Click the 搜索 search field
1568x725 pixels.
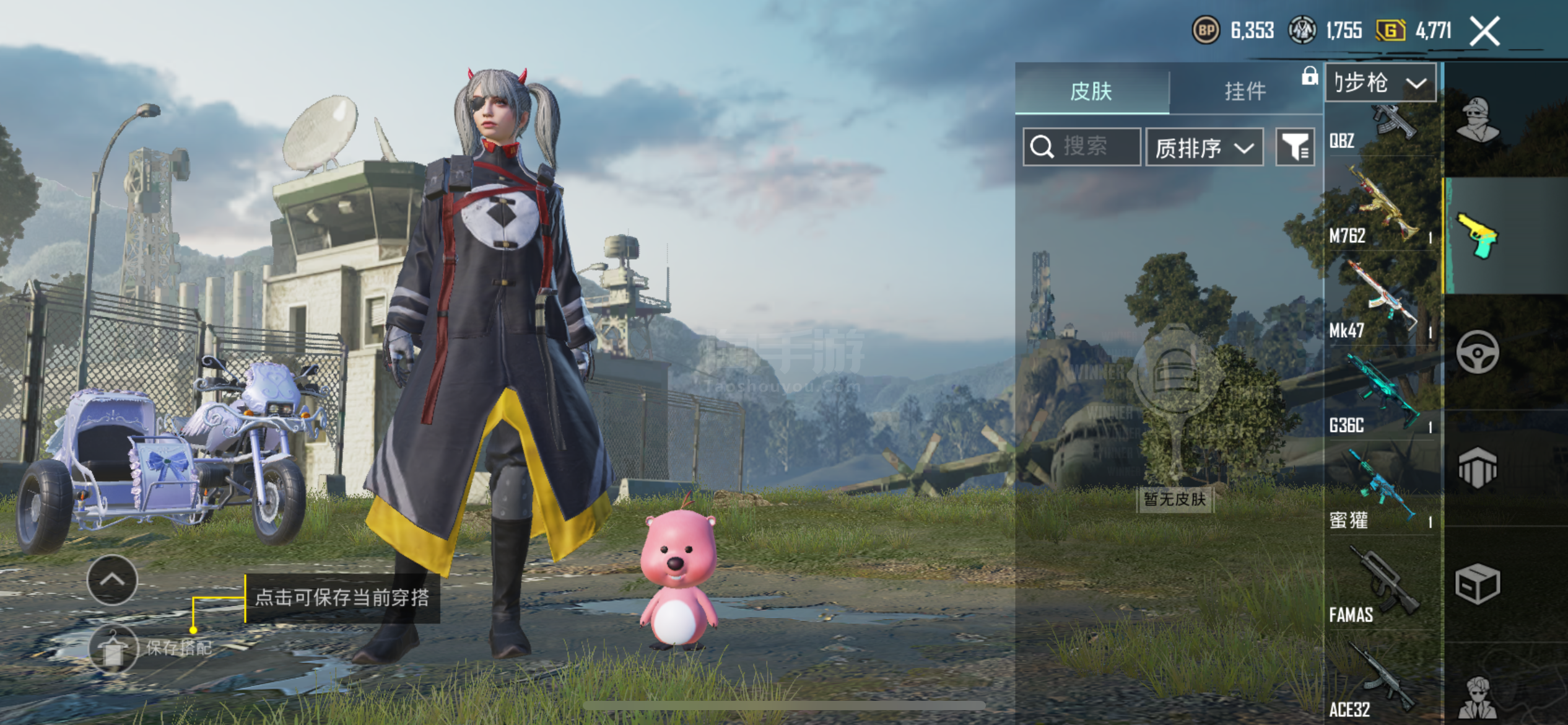(1082, 147)
